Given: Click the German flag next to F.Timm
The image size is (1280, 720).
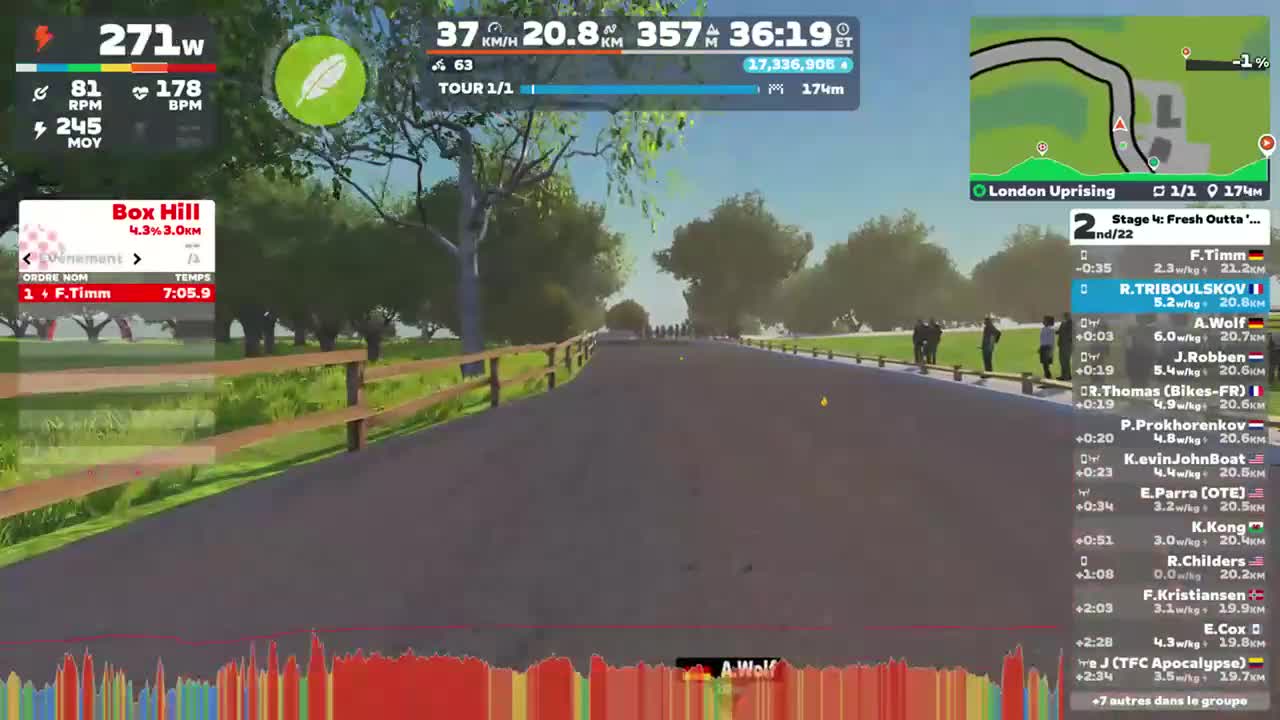Looking at the screenshot, I should coord(1256,255).
